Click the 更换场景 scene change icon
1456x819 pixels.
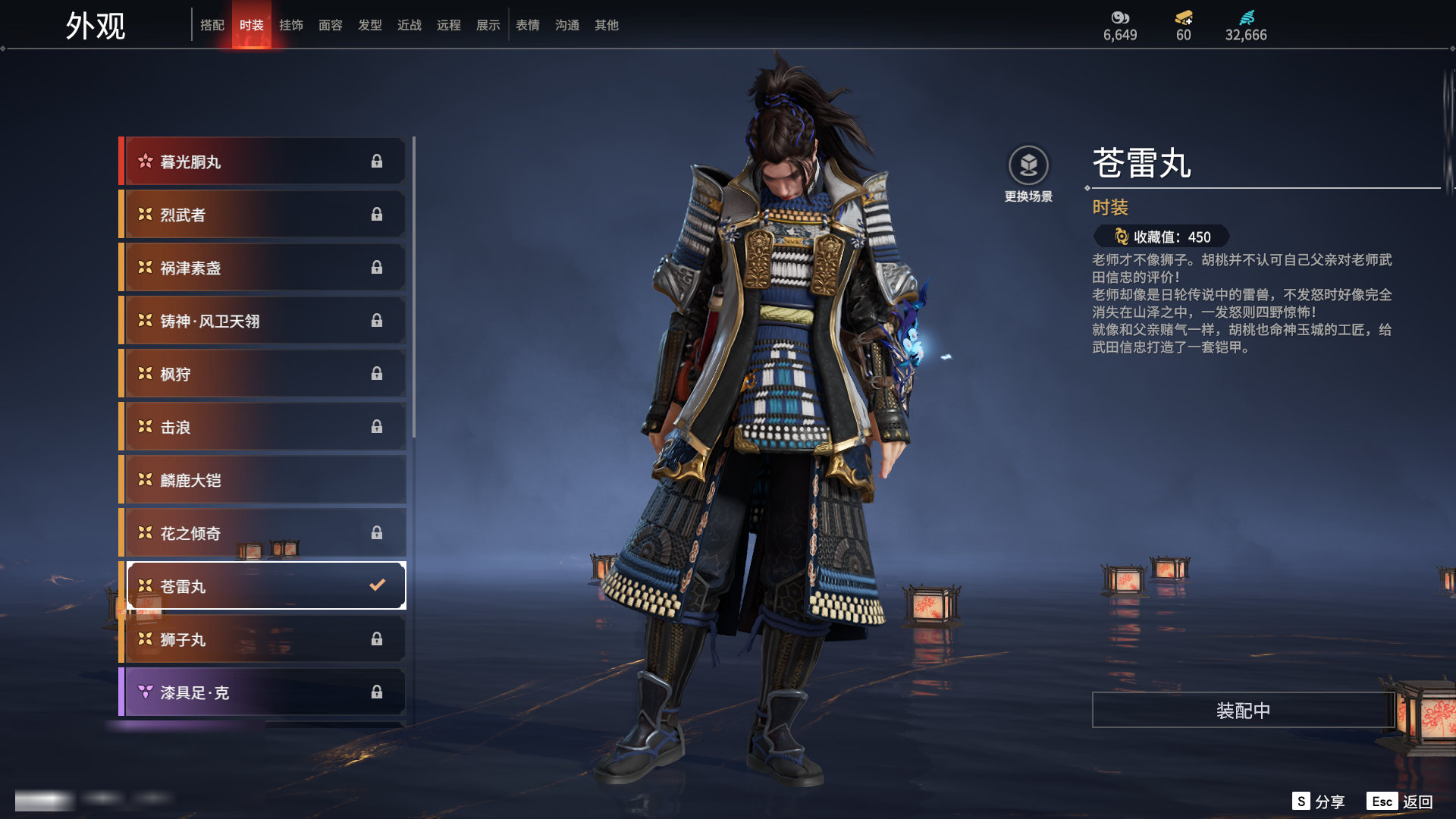(x=1028, y=165)
